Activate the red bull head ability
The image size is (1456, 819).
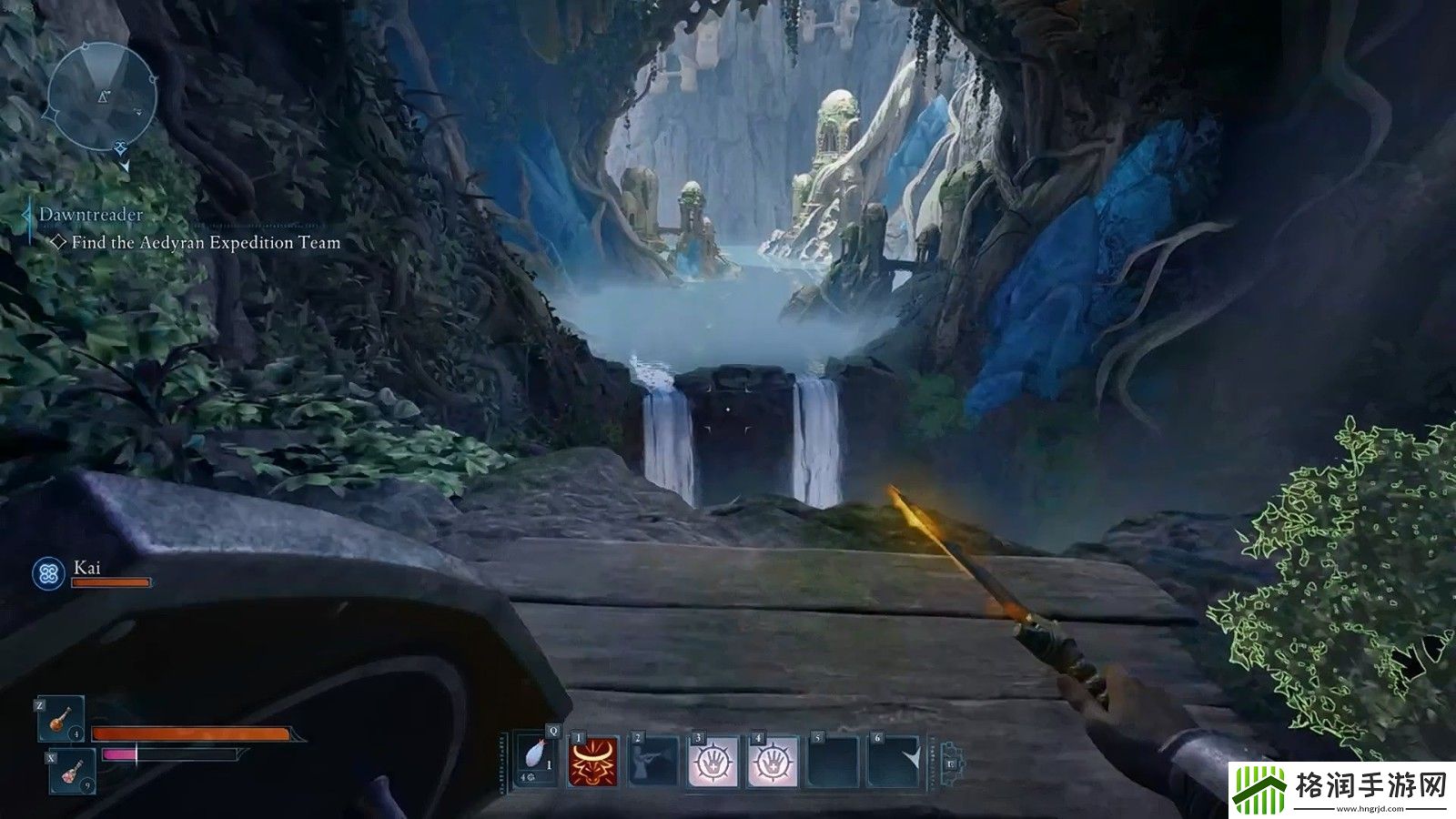[593, 761]
